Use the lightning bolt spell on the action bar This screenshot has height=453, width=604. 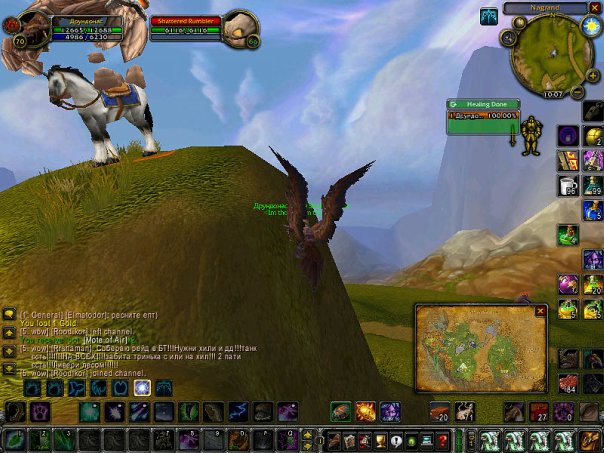237,411
